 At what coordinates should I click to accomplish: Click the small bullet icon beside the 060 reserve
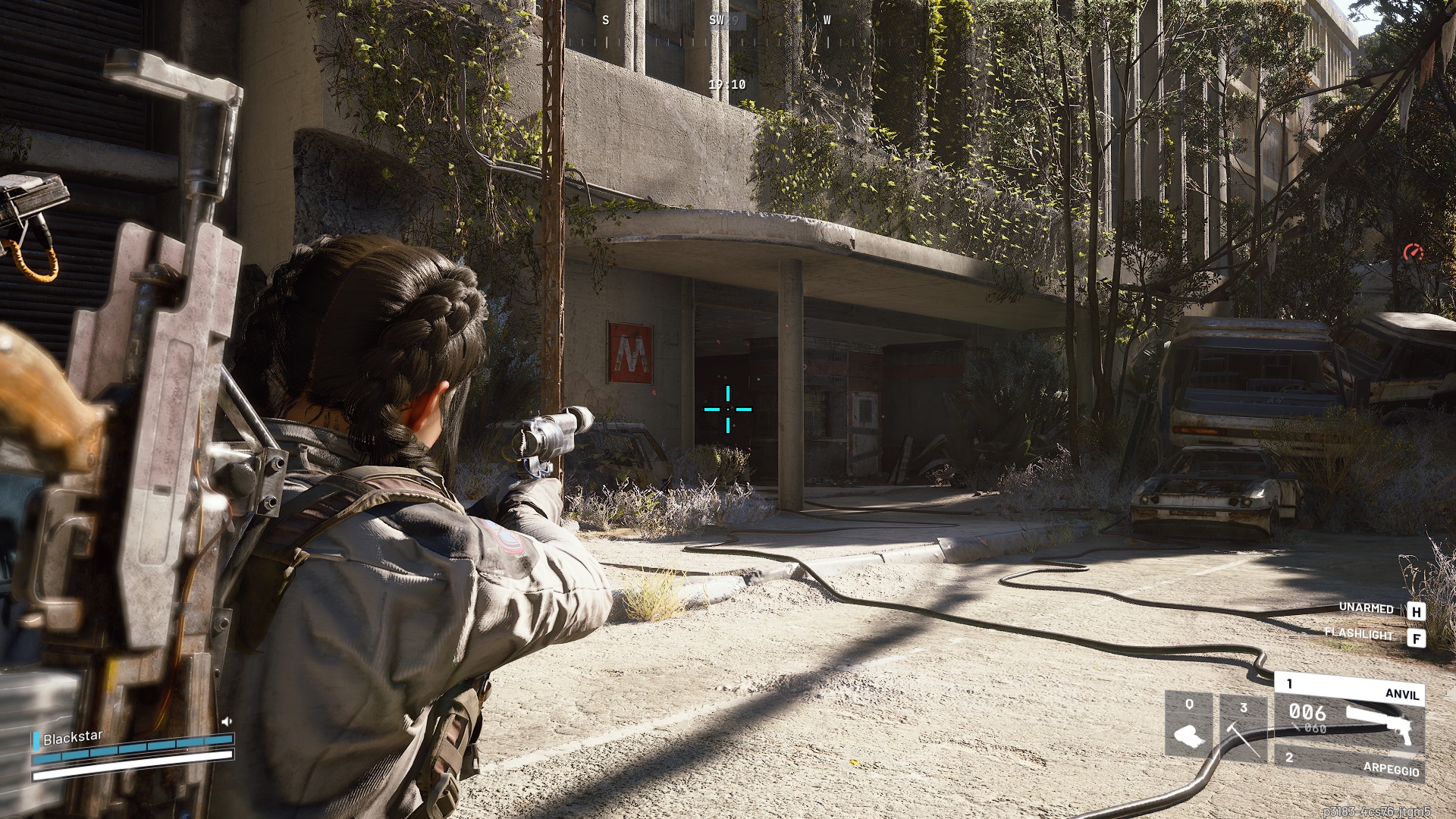coord(1294,726)
